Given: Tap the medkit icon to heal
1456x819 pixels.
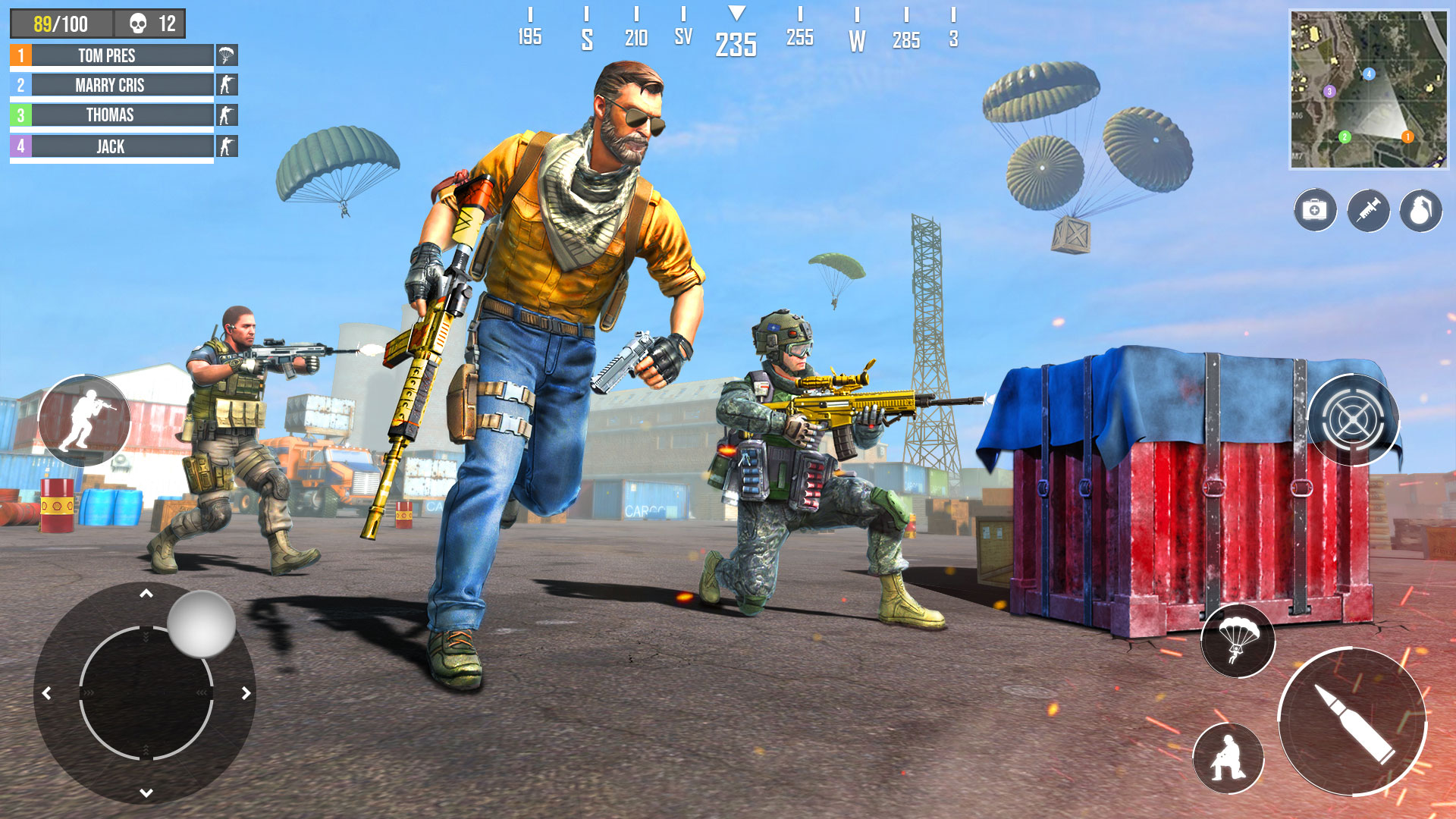Looking at the screenshot, I should coord(1314,211).
